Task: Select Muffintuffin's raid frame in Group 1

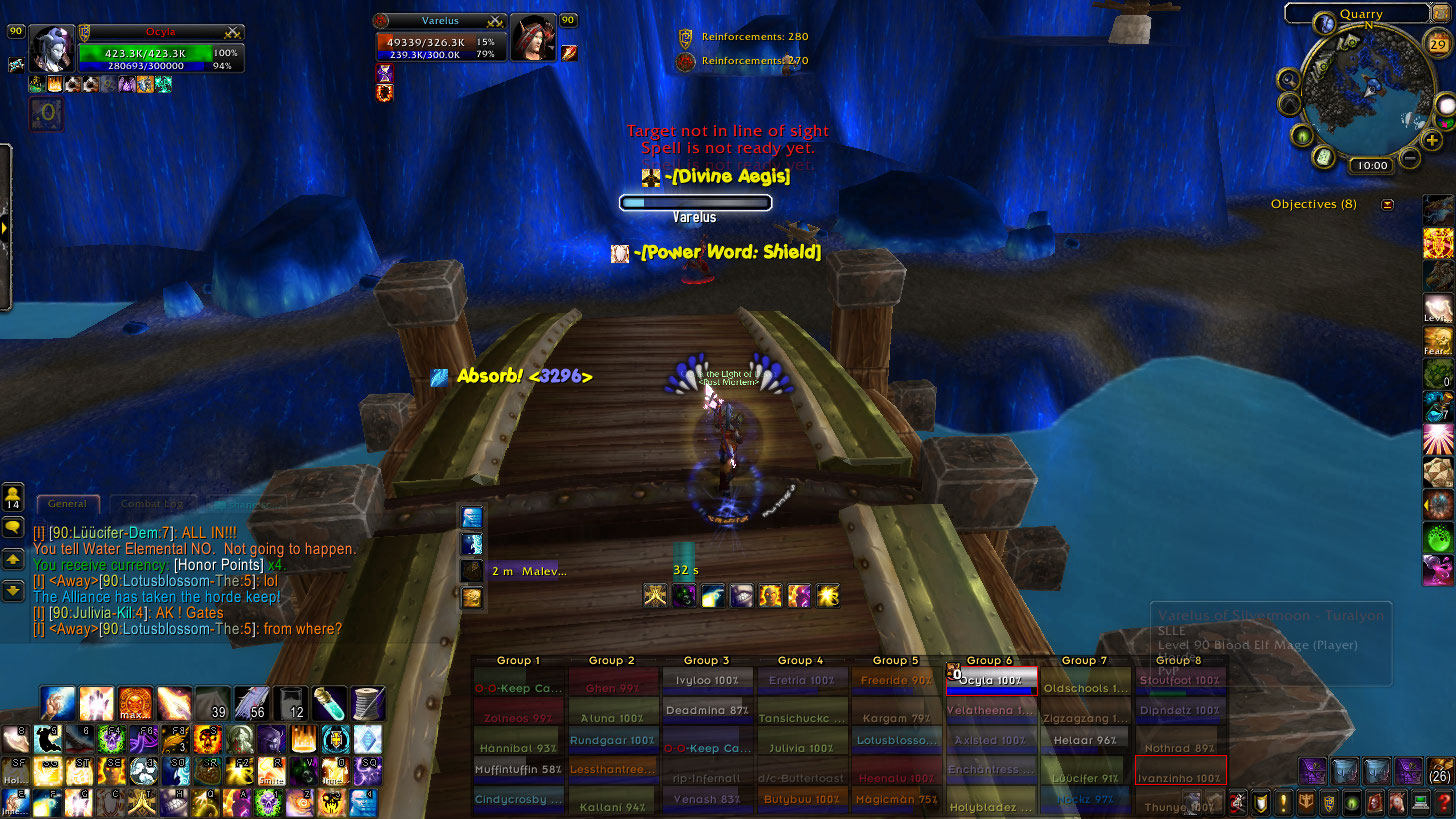Action: [x=516, y=770]
